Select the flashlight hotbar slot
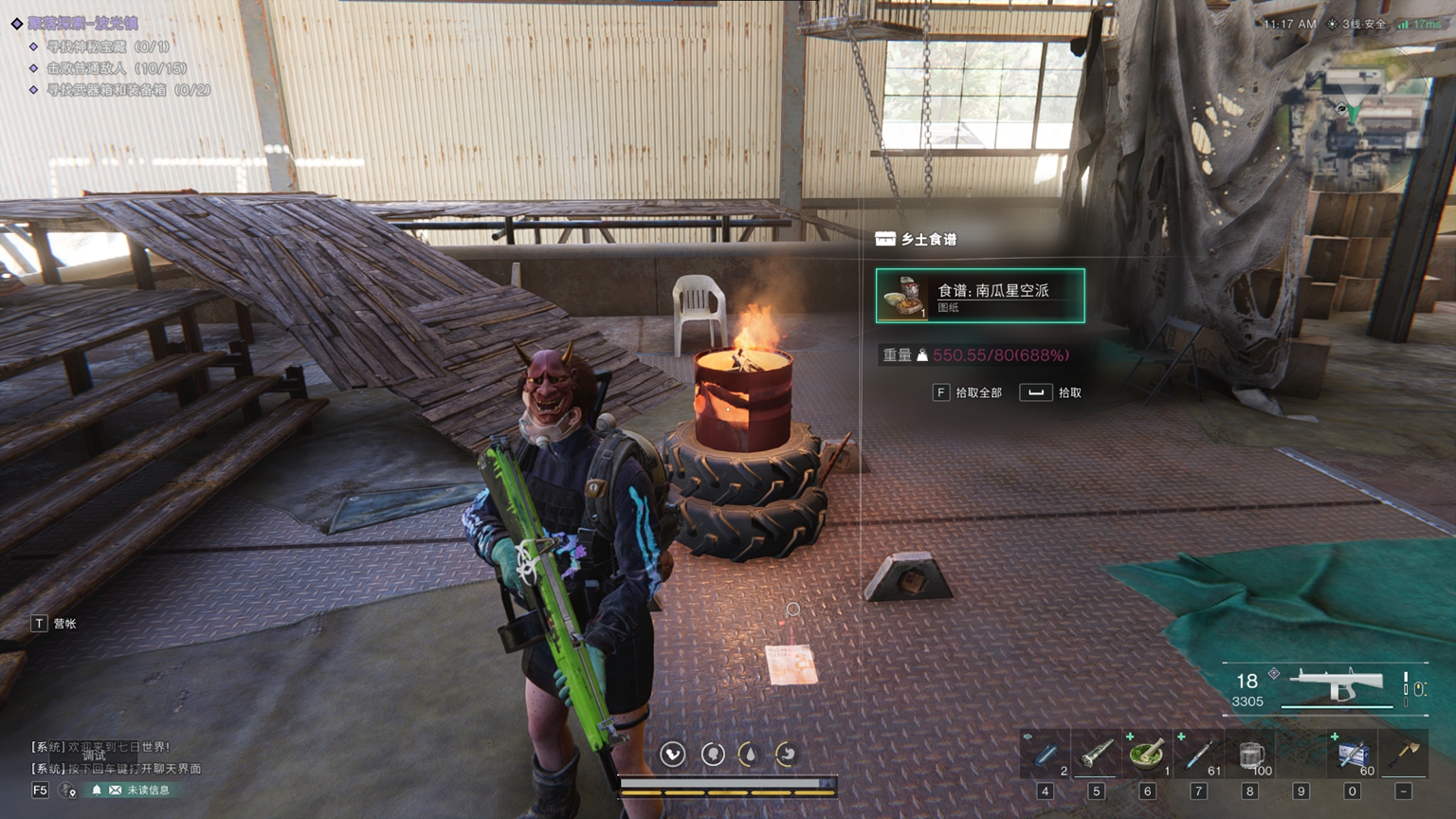Viewport: 1456px width, 819px height. (x=1096, y=755)
